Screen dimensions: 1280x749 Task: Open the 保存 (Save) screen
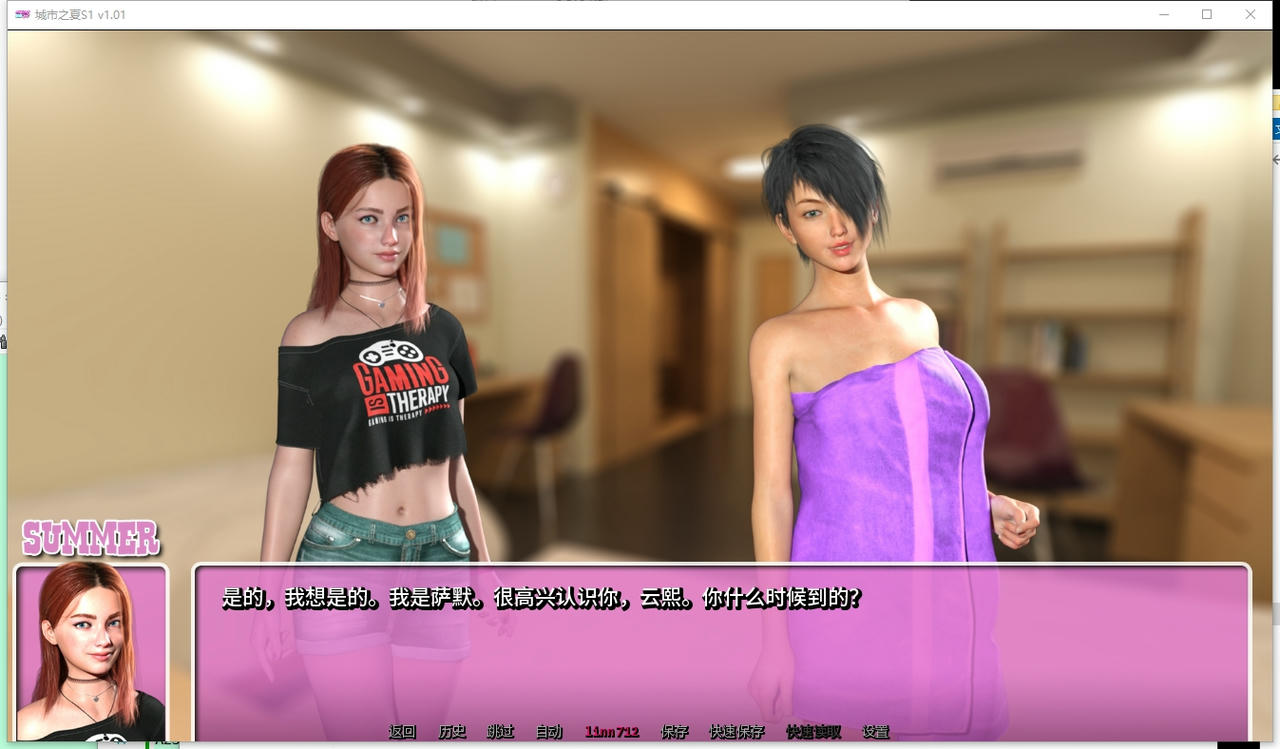(676, 731)
